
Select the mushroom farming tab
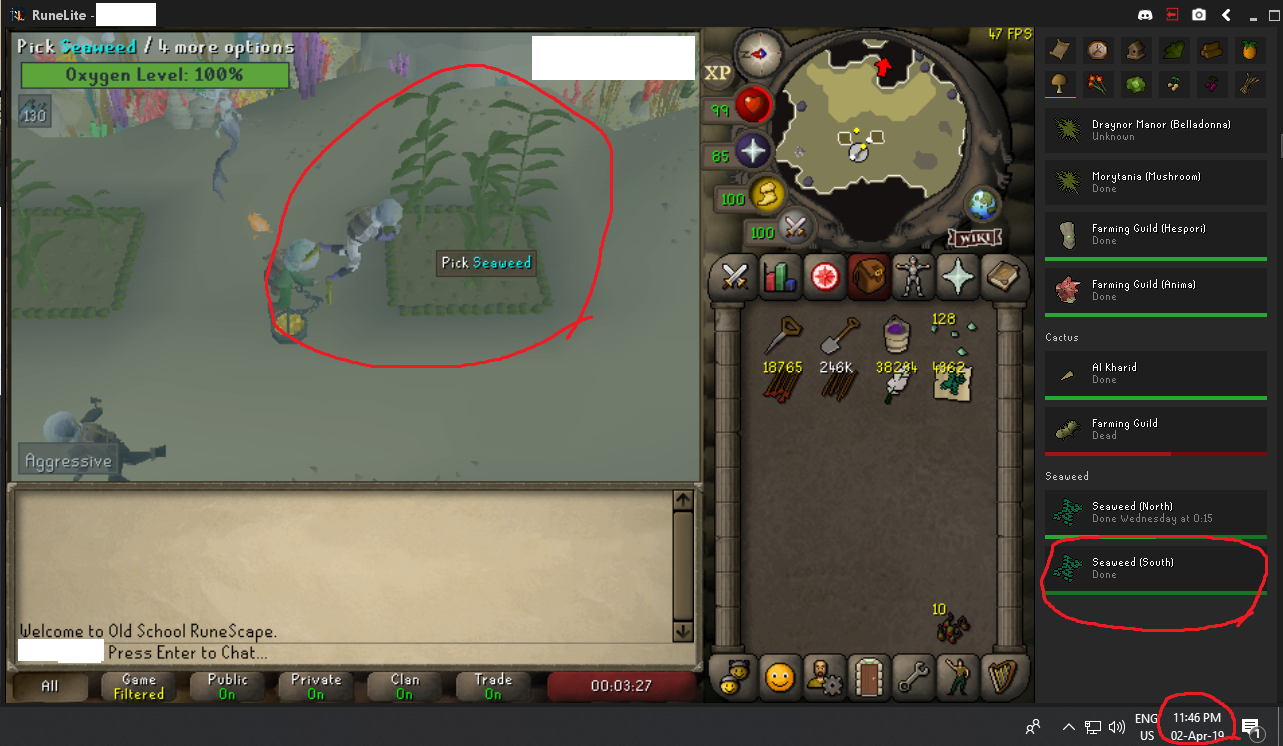coord(1060,84)
